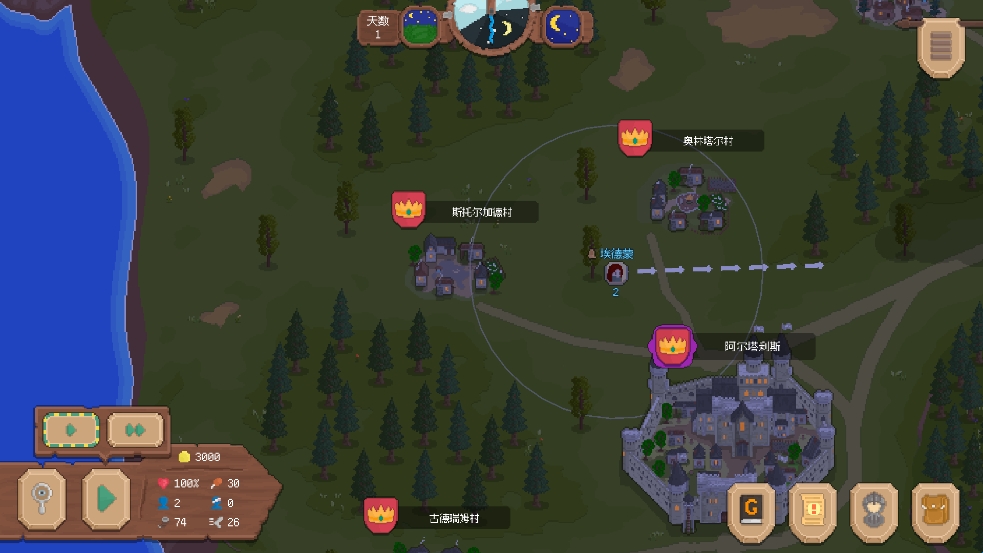Switch to fast-forward double-arrow speed
Screen dimensions: 983x553
pyautogui.click(x=135, y=431)
